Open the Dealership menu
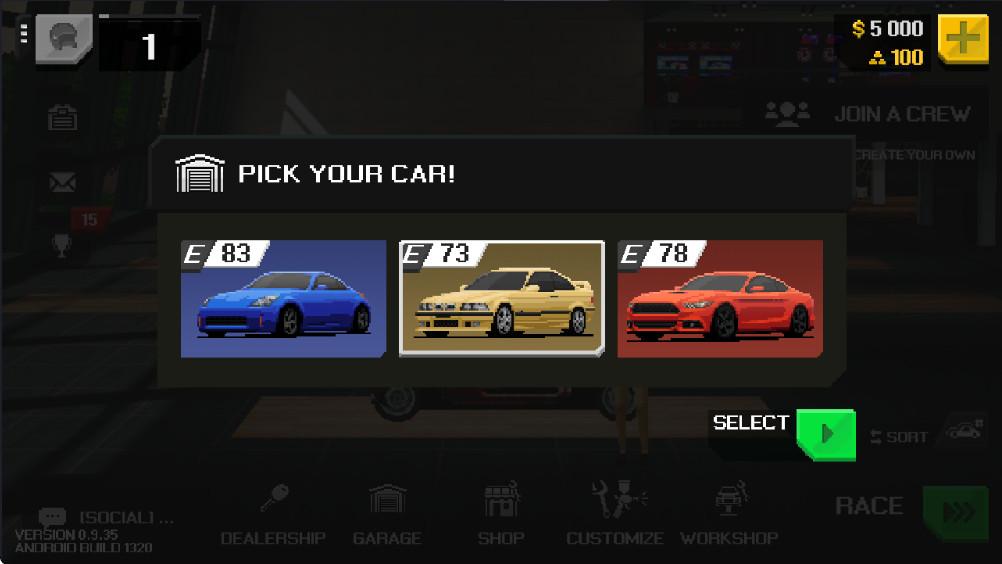Image resolution: width=1002 pixels, height=564 pixels. coord(273,515)
